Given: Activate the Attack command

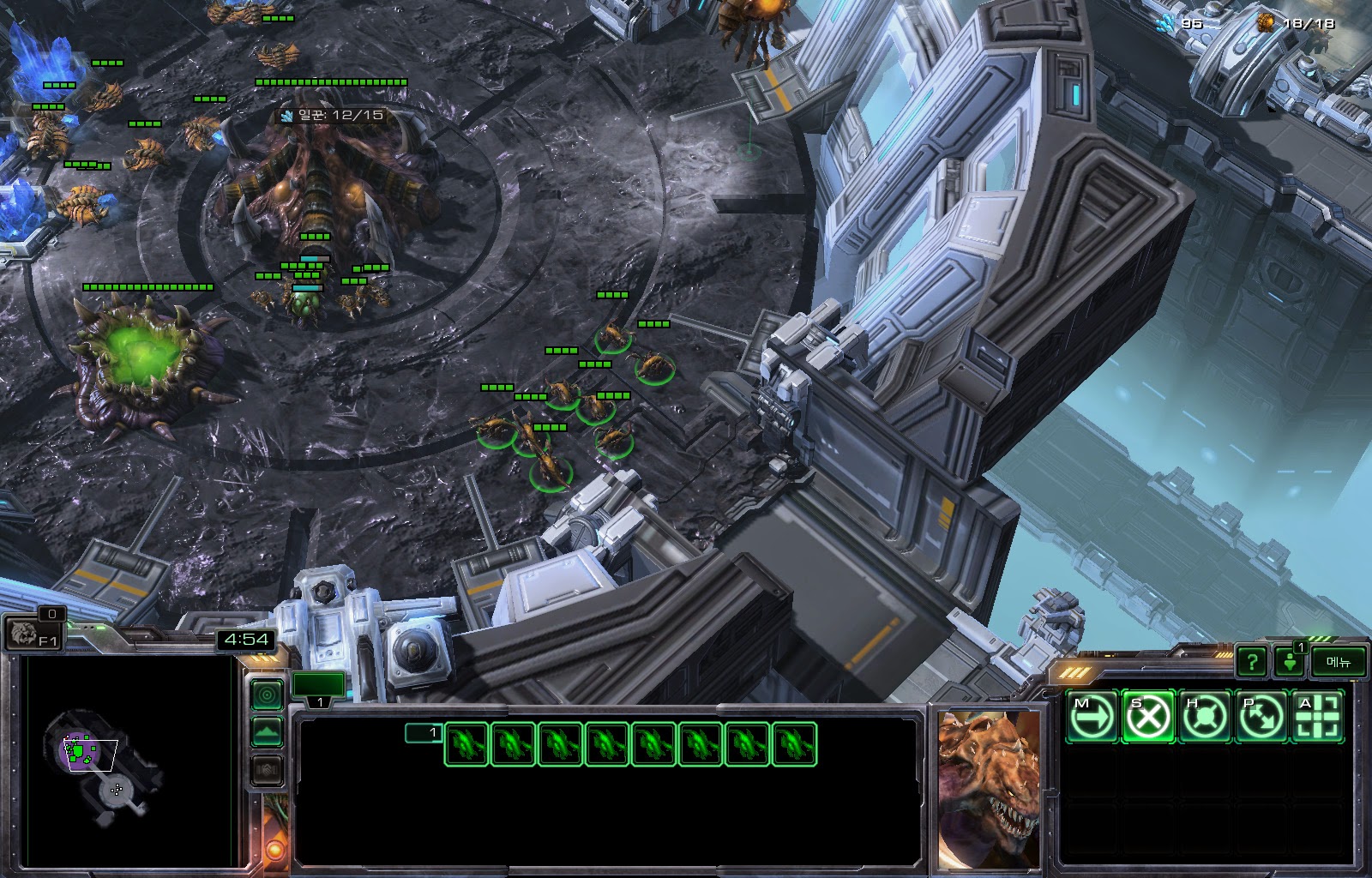Looking at the screenshot, I should (x=1317, y=716).
